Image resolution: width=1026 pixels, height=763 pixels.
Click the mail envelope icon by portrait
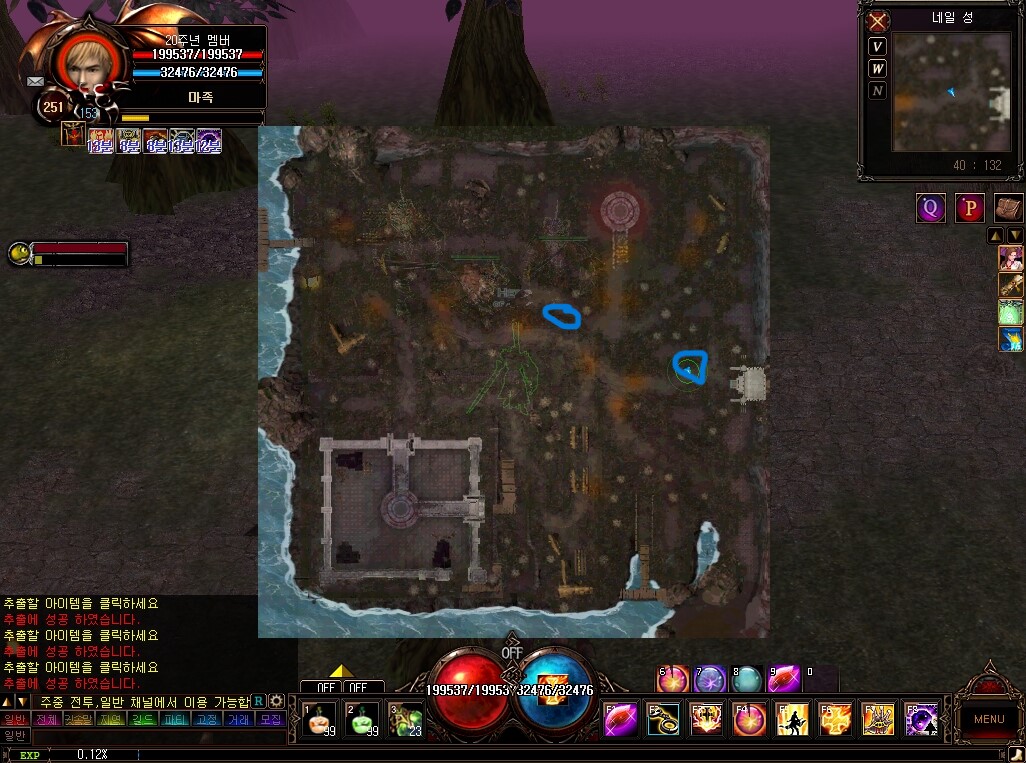pyautogui.click(x=36, y=81)
